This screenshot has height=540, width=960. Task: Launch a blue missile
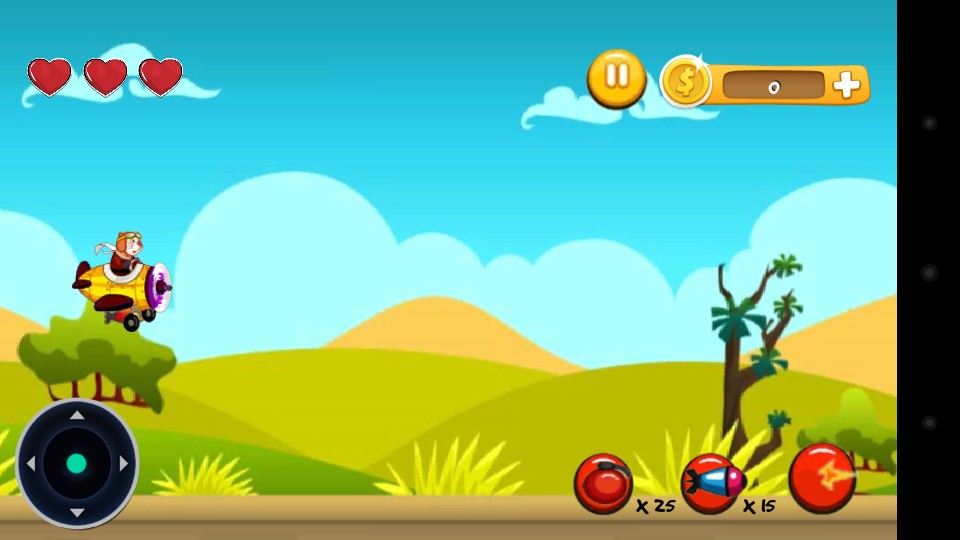click(712, 483)
